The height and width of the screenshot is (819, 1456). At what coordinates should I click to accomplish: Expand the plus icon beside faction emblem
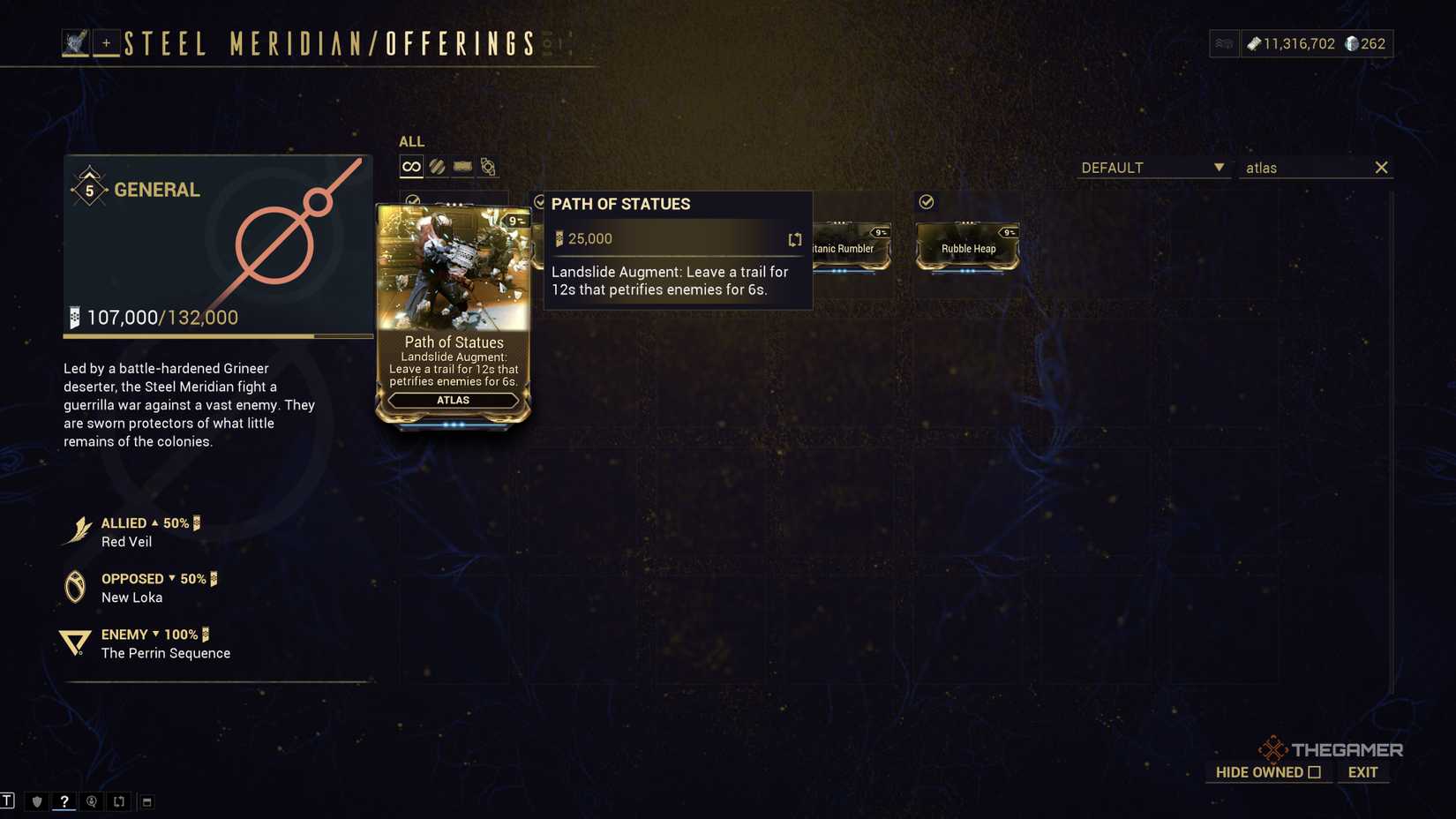(105, 41)
